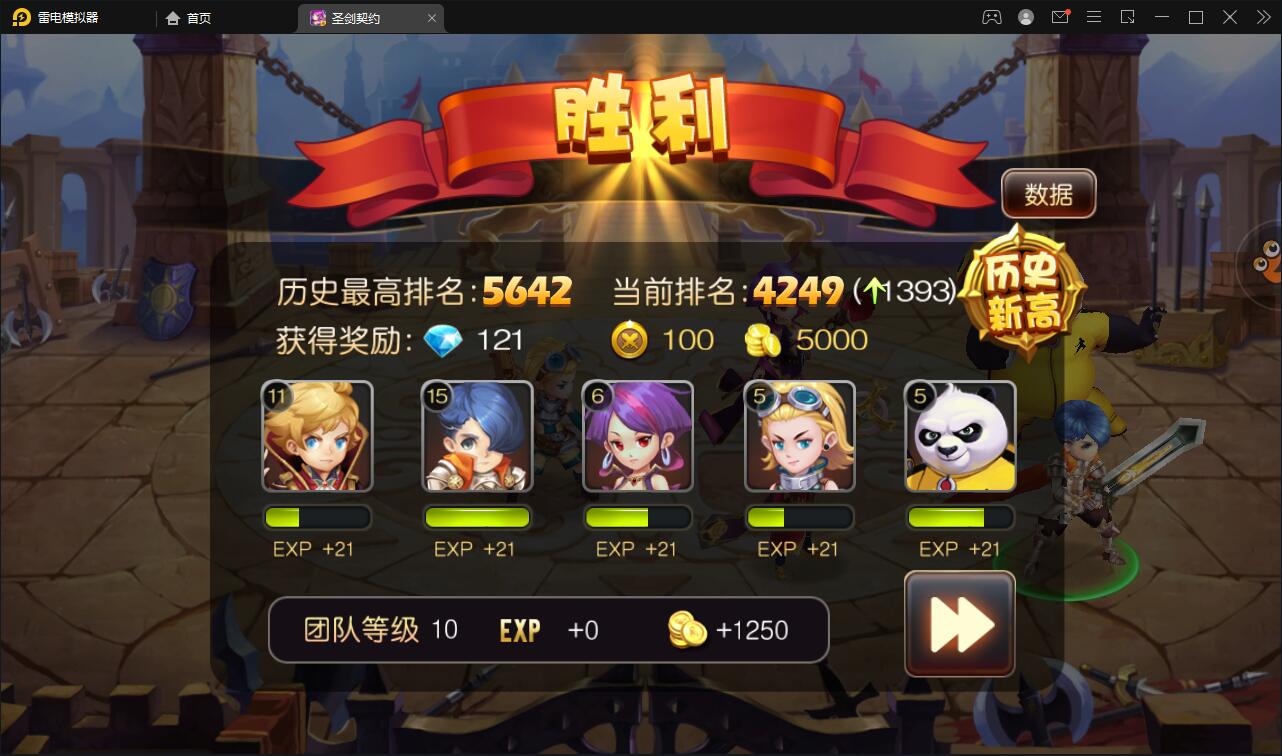
Task: Select the level 5 panda hero portrait
Action: click(x=959, y=437)
